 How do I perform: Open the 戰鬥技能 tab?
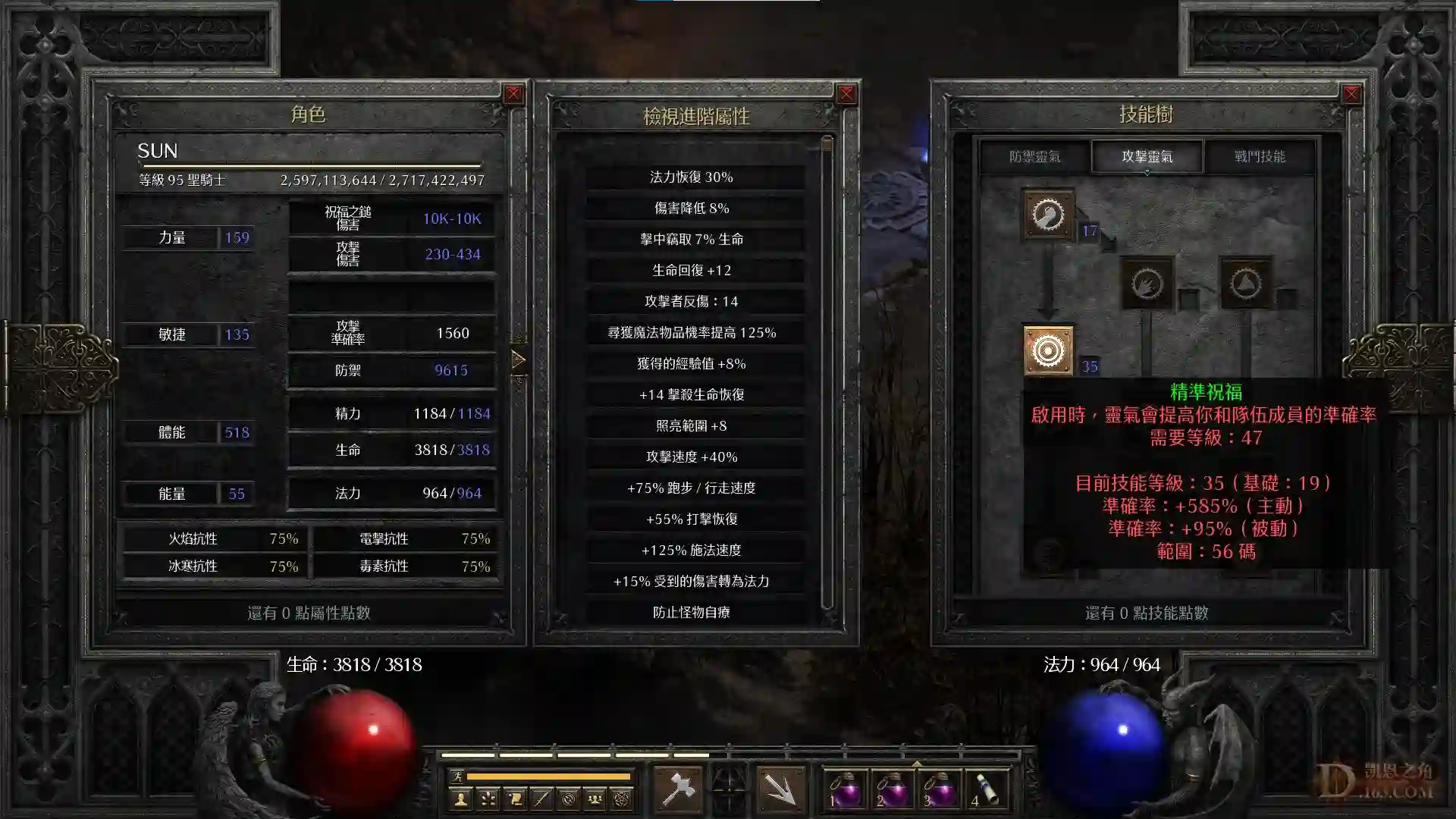[x=1259, y=157]
